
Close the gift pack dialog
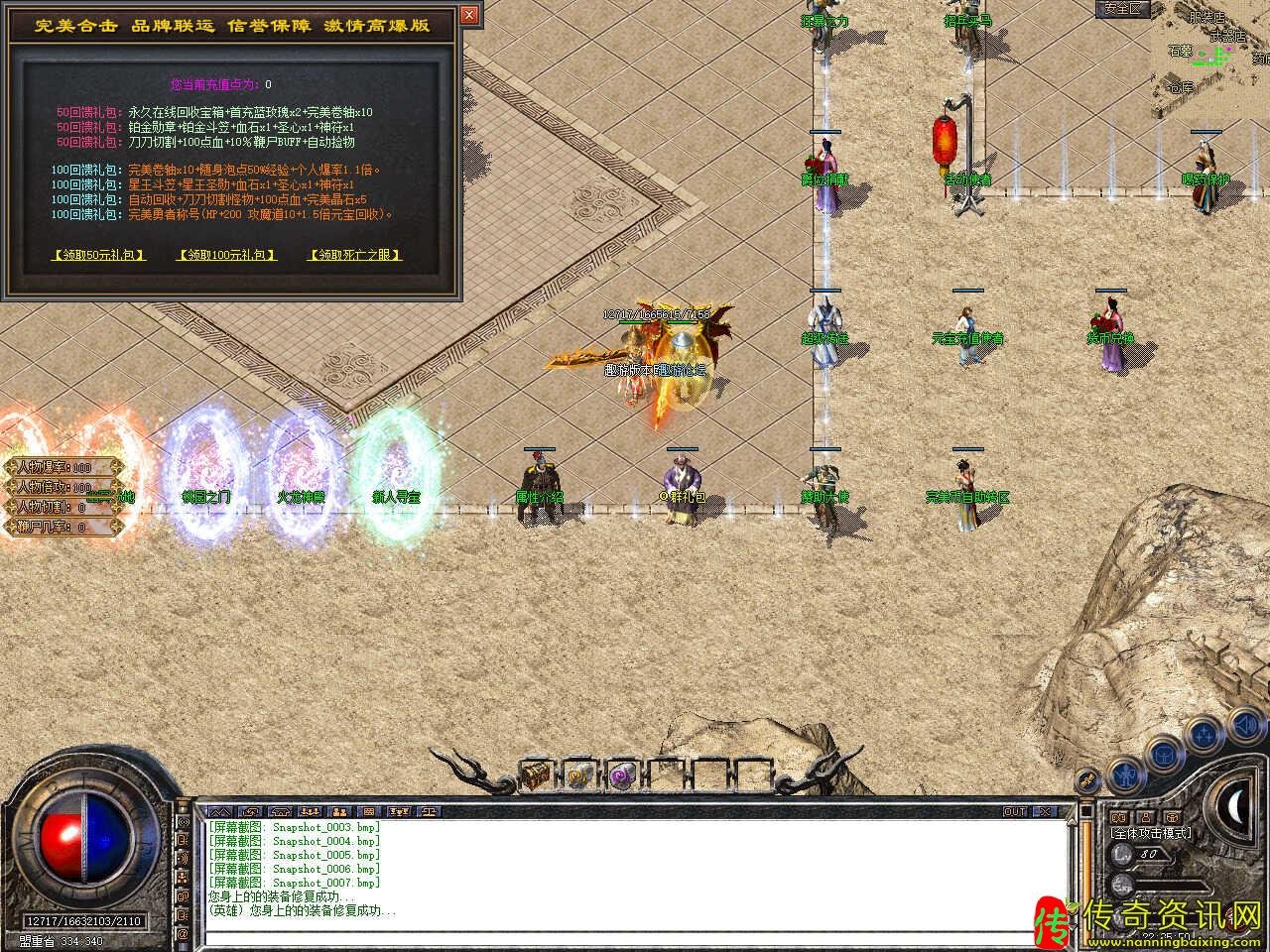tap(469, 15)
